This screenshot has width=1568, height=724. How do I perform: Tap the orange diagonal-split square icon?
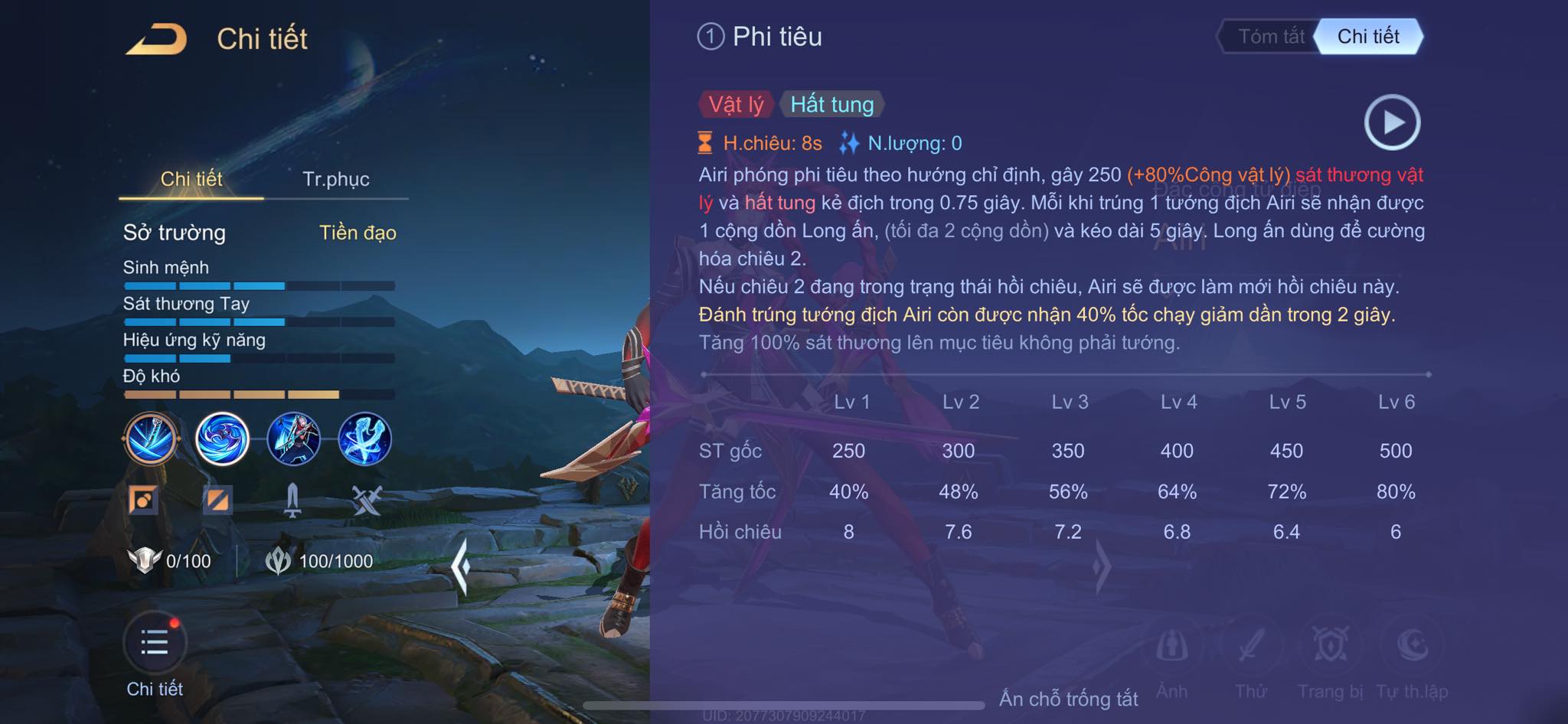pyautogui.click(x=217, y=501)
